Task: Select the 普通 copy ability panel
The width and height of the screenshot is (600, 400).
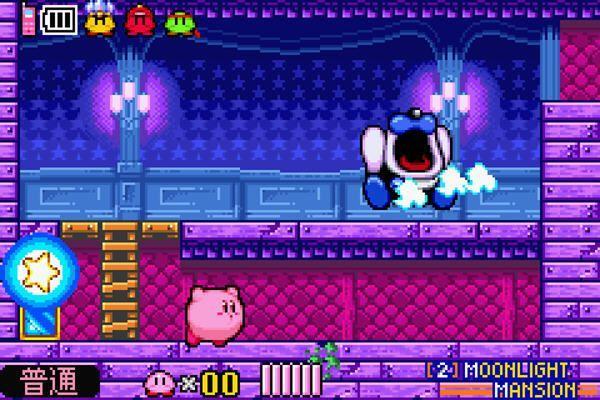Action: pos(49,382)
